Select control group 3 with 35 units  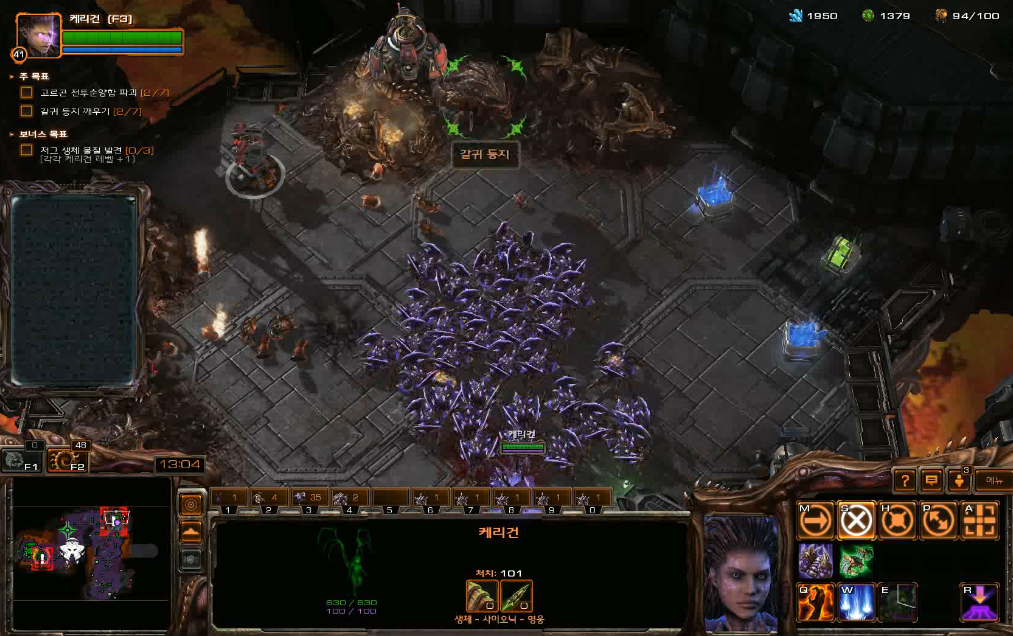[x=310, y=498]
